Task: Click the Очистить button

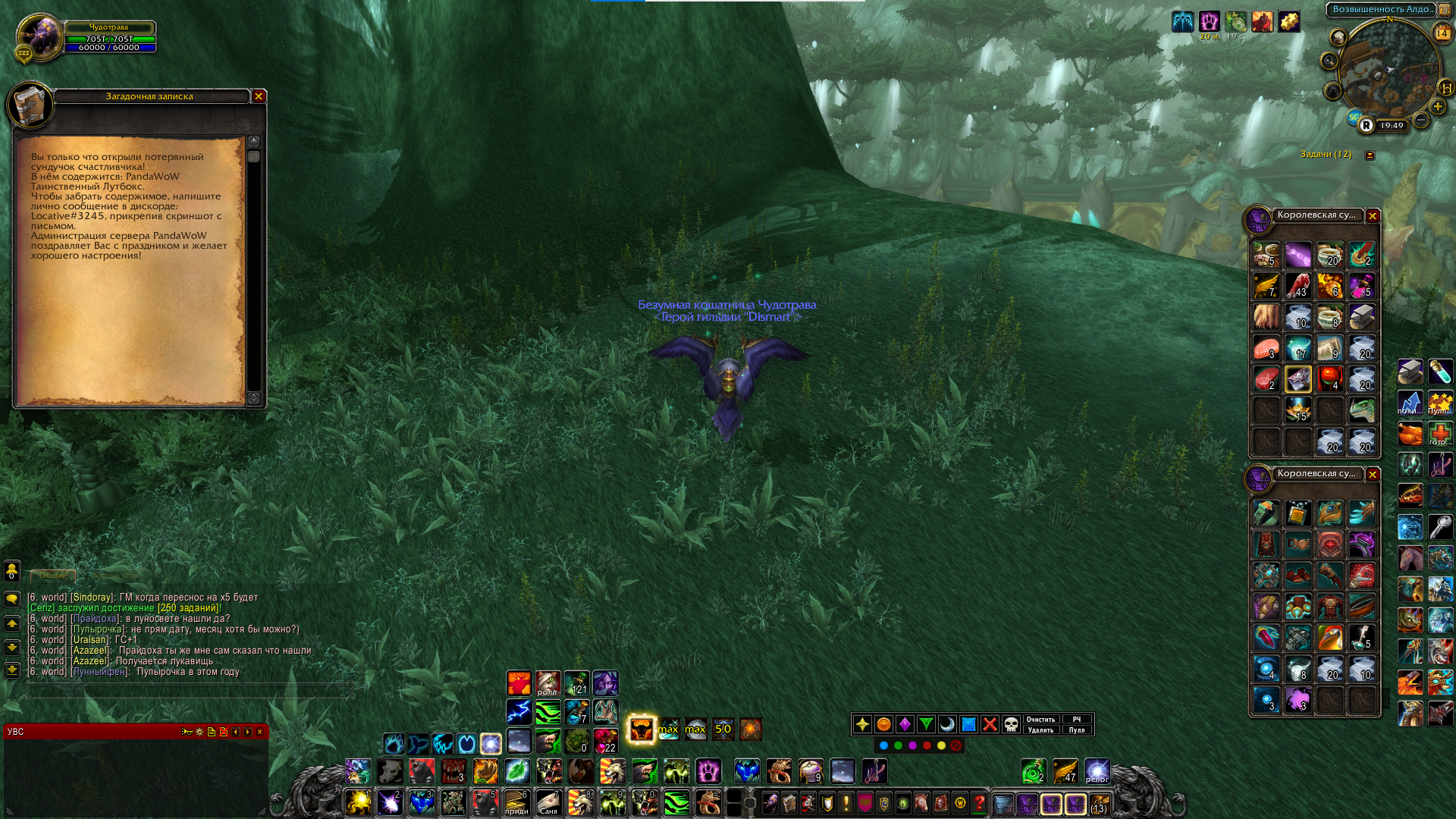Action: [1040, 720]
